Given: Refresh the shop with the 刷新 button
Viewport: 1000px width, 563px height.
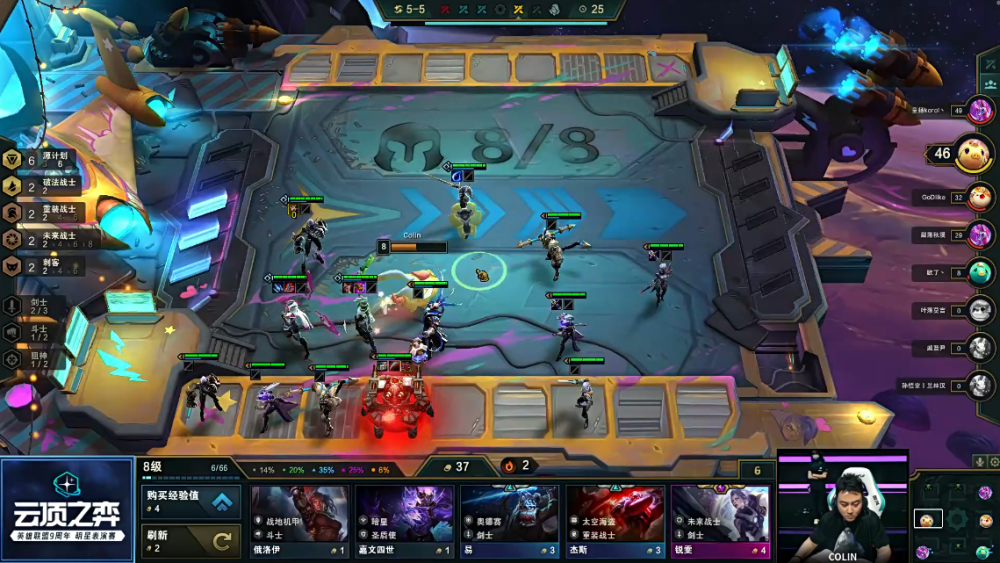Looking at the screenshot, I should [x=192, y=540].
